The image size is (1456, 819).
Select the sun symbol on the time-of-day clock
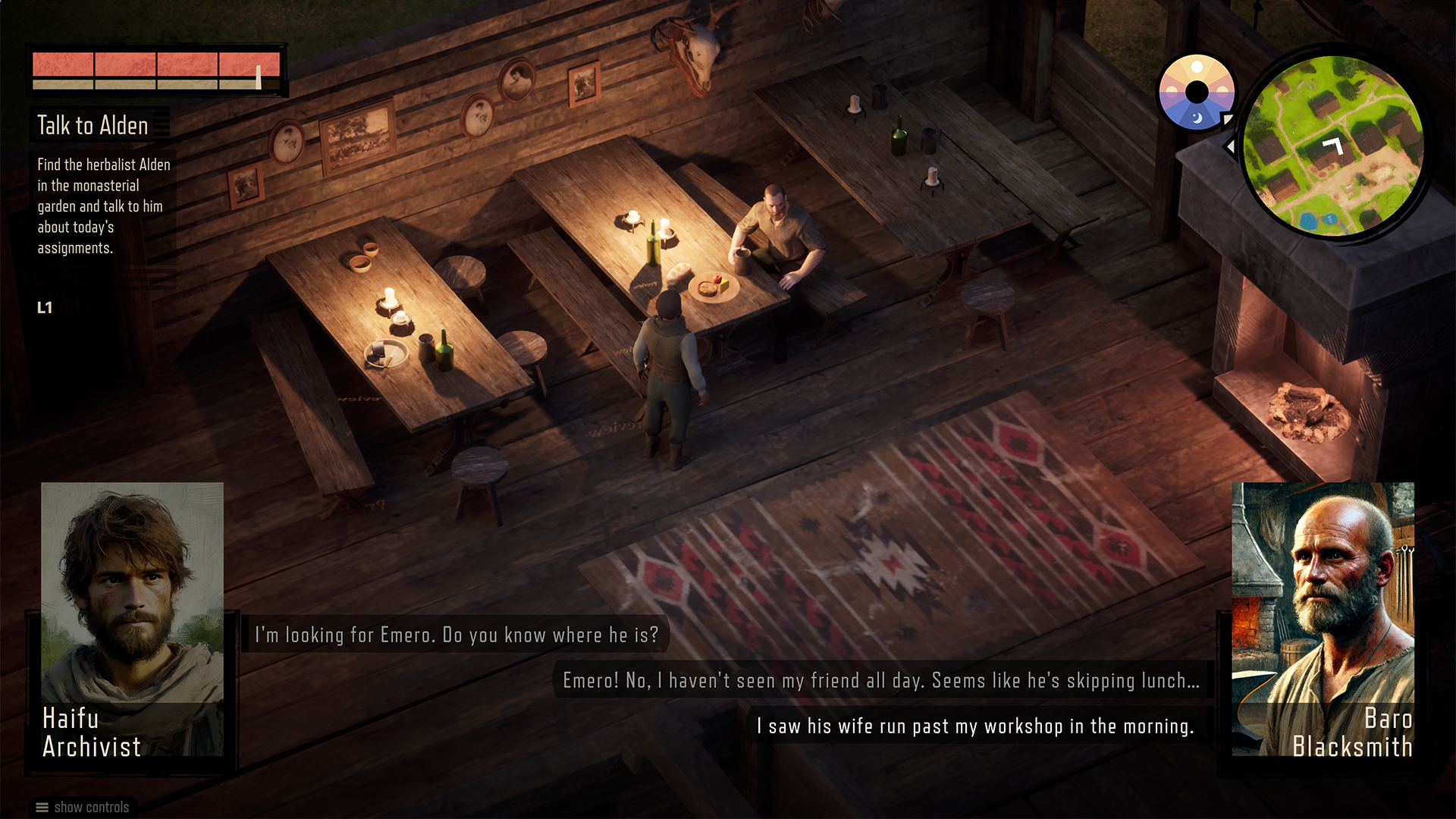click(1197, 67)
